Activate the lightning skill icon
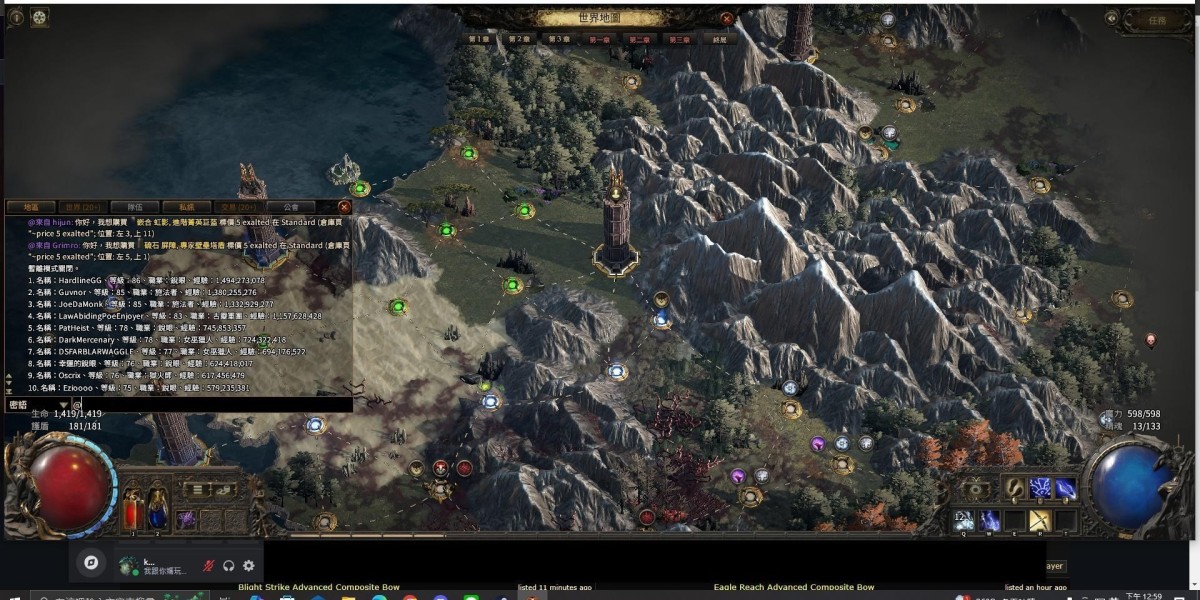The width and height of the screenshot is (1200, 600). (1041, 488)
